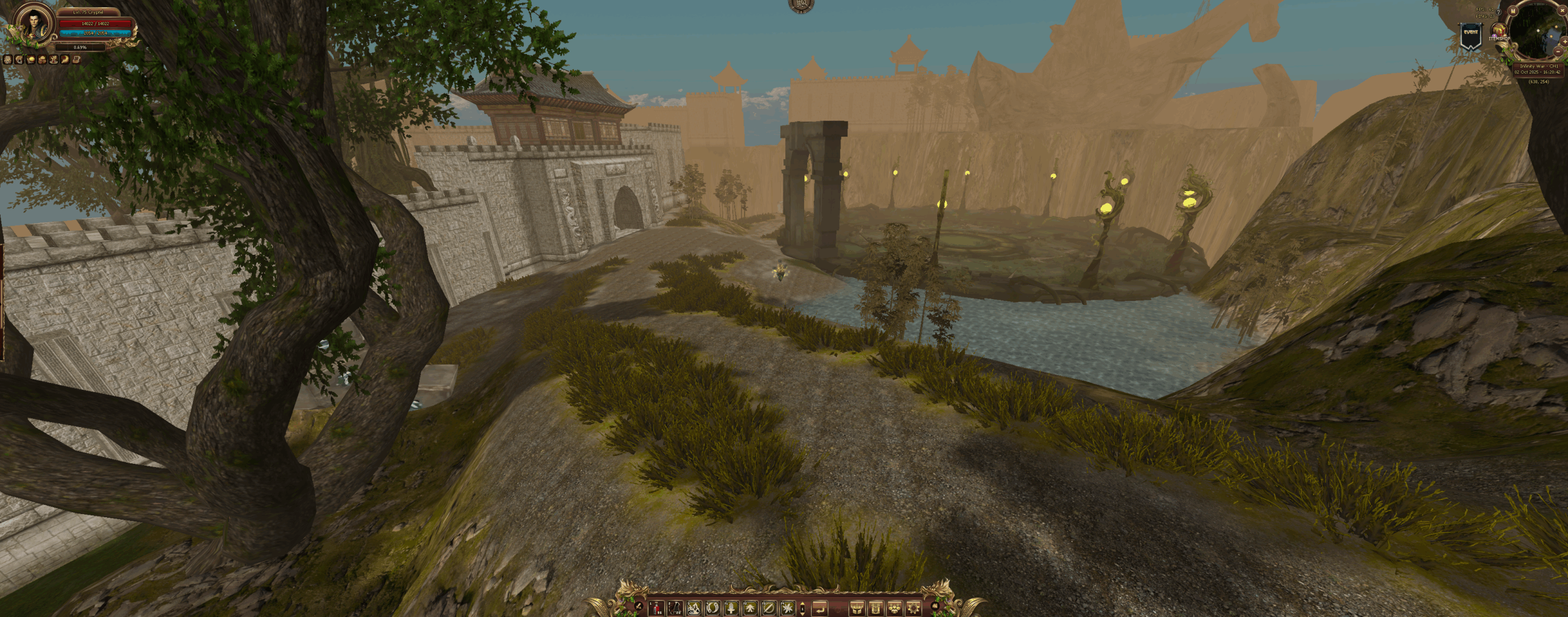Viewport: 1568px width, 617px height.
Task: Open the character helmet menu
Action: click(x=857, y=608)
